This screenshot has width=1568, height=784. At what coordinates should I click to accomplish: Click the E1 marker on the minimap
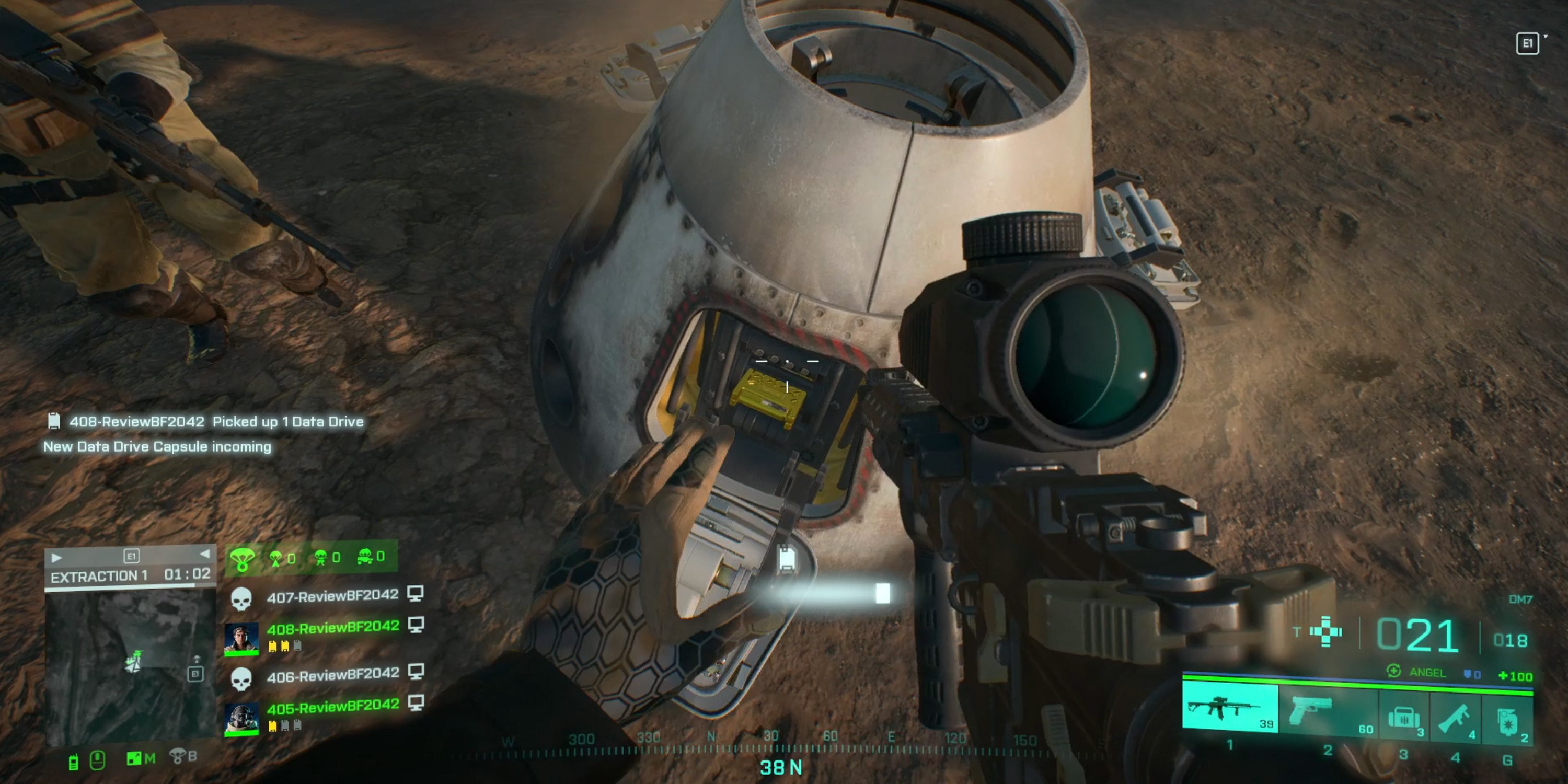tap(197, 674)
